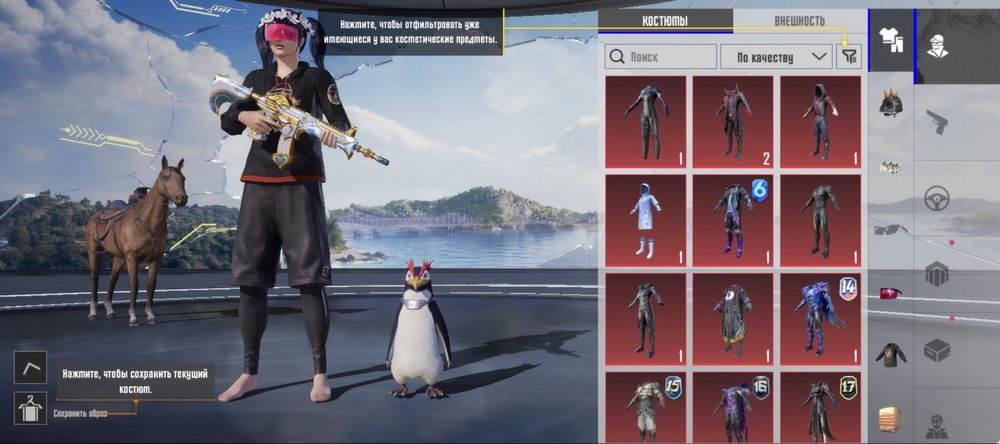Toggle the owned-items filter button
Screen dimensions: 1000x444
point(848,57)
